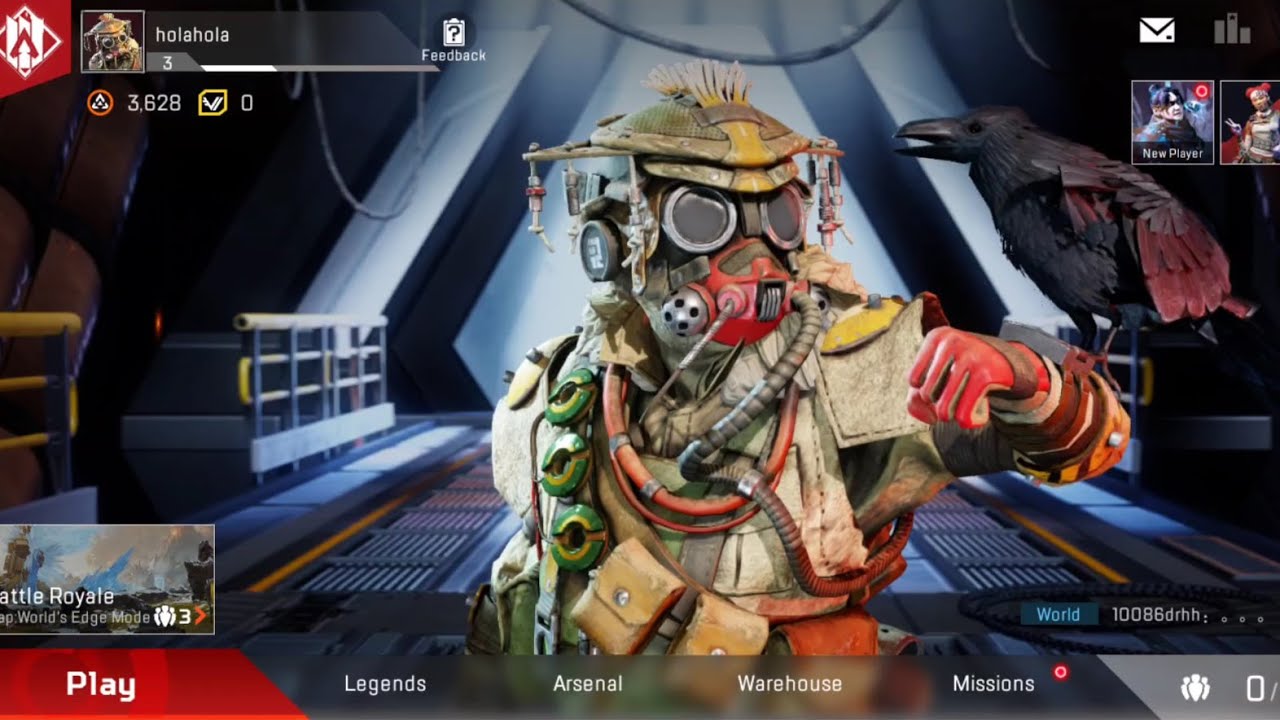This screenshot has height=720, width=1280.
Task: Start a match with the Play button
Action: (101, 685)
